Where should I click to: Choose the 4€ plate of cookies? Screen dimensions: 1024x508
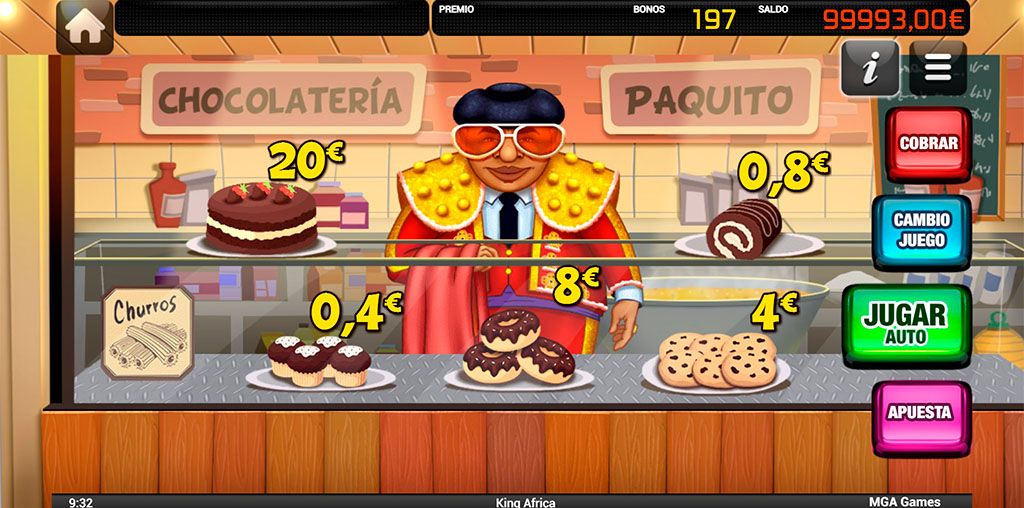[718, 361]
